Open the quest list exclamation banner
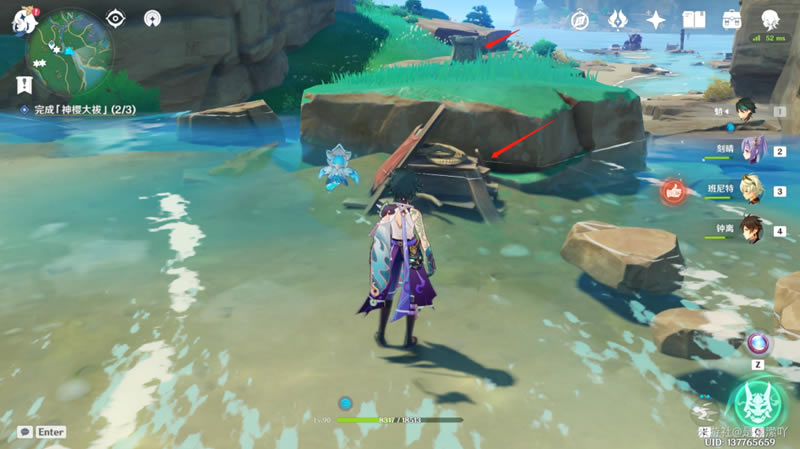The height and width of the screenshot is (449, 800). (x=24, y=85)
